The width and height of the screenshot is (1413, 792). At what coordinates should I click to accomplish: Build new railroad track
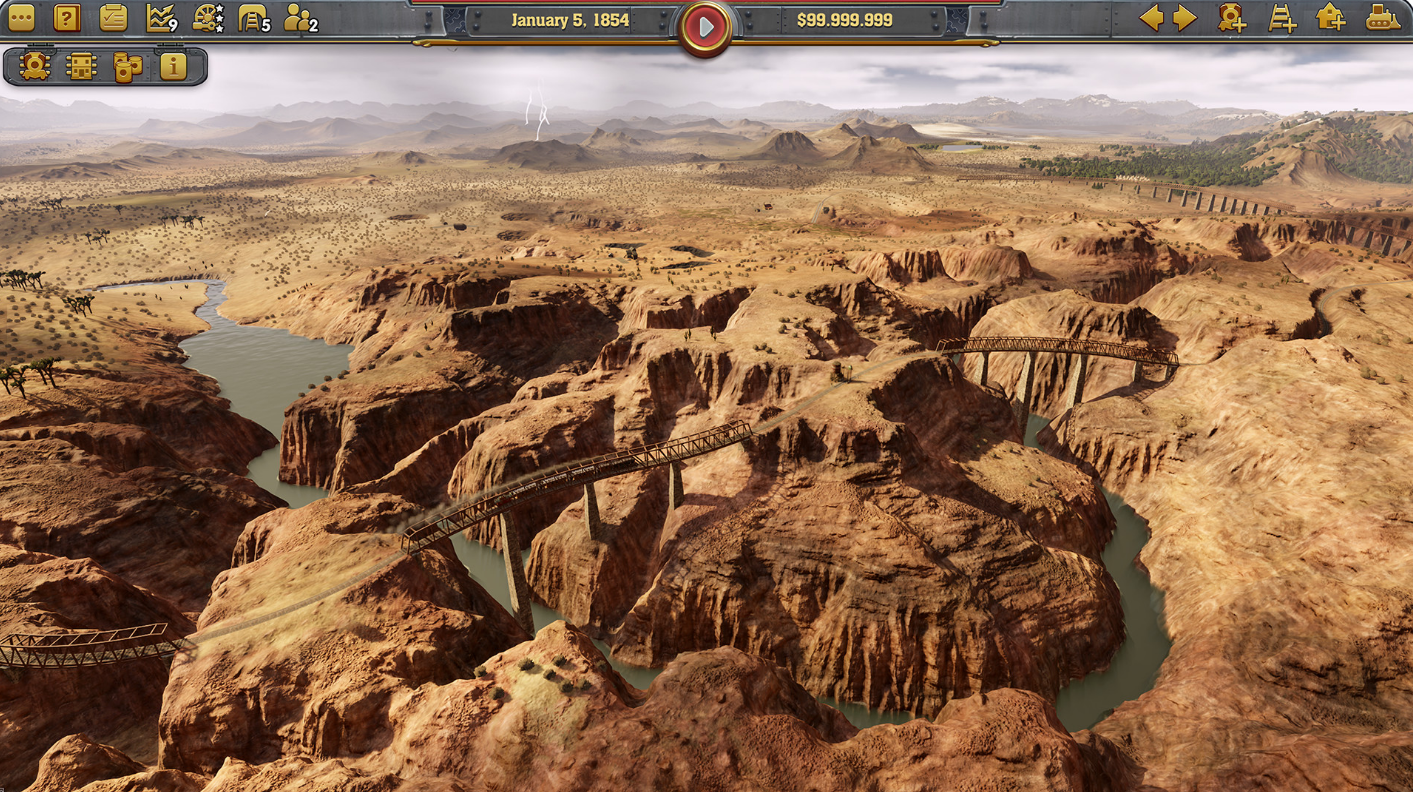1282,18
